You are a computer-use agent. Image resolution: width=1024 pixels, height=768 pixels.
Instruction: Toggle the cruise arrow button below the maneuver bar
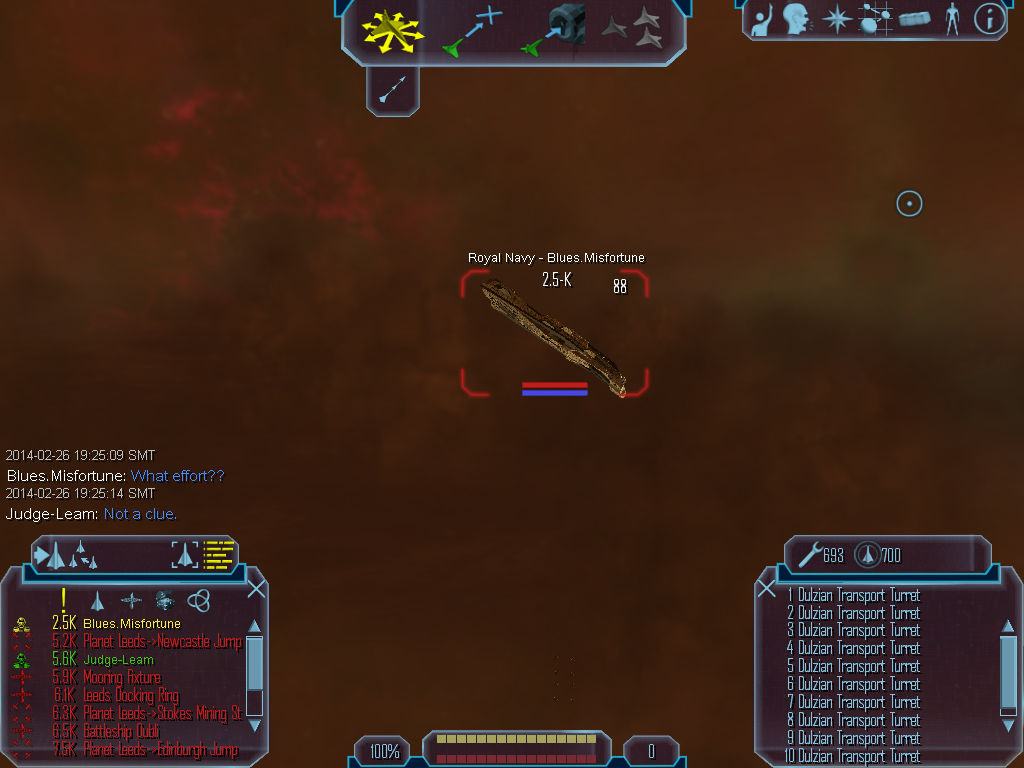click(392, 92)
